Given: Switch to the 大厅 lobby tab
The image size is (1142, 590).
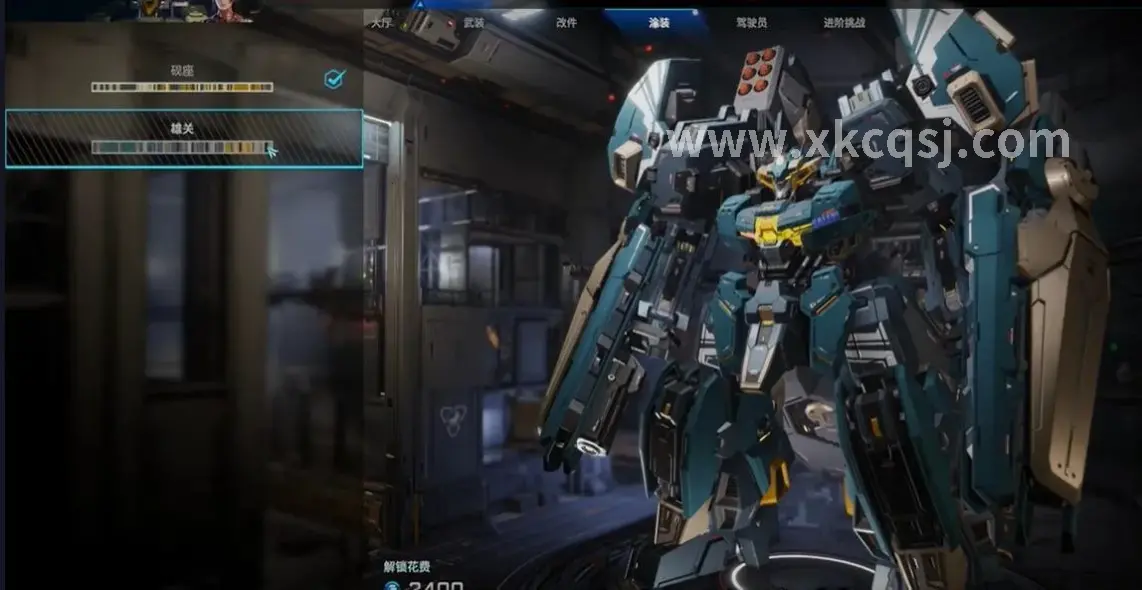Looking at the screenshot, I should [381, 22].
